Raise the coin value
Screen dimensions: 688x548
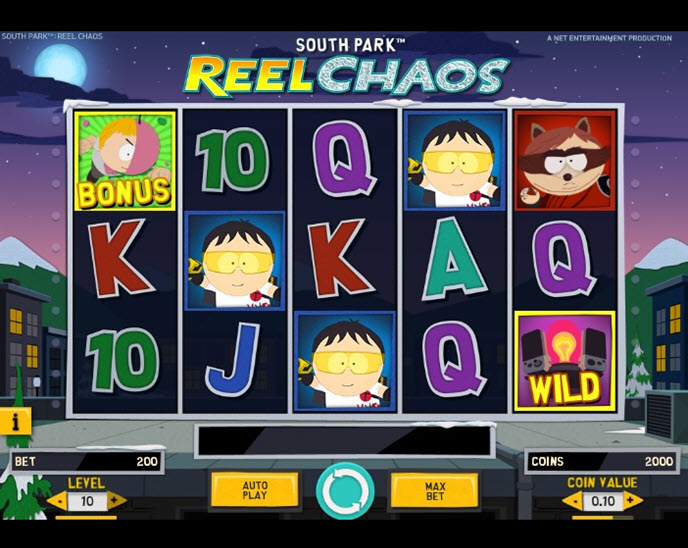pos(632,500)
